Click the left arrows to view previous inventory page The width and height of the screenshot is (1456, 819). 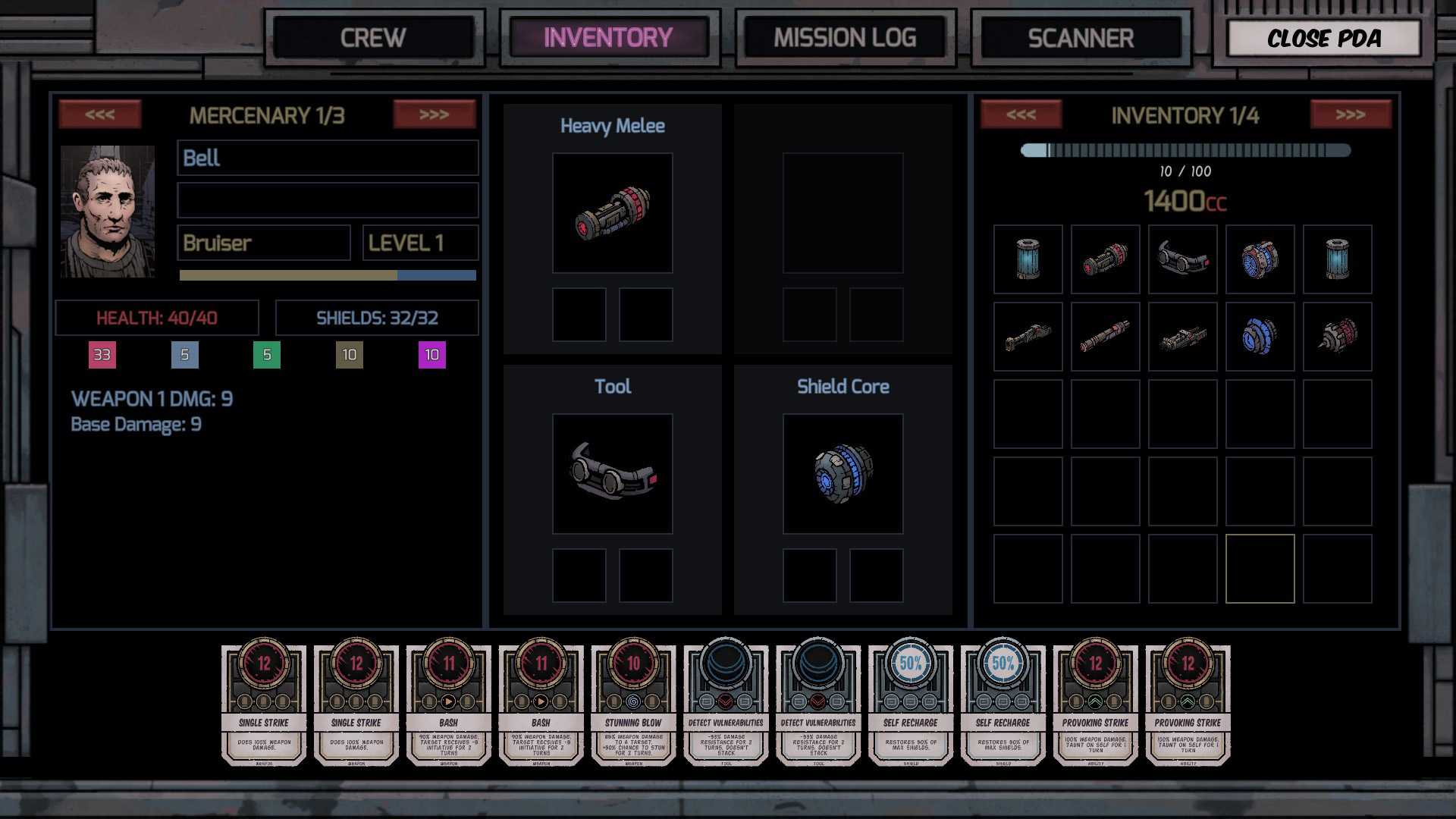(x=1020, y=115)
